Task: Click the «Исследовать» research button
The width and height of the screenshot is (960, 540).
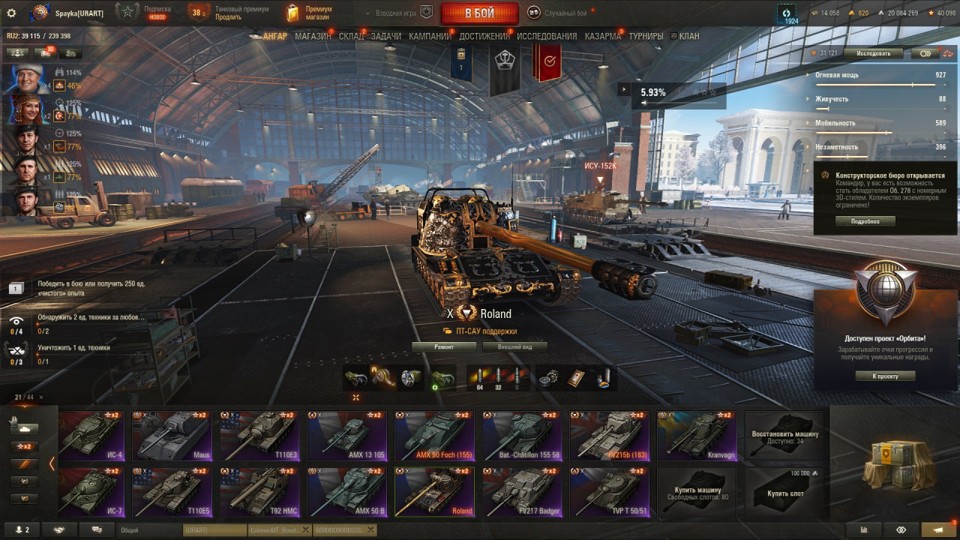Action: 872,53
